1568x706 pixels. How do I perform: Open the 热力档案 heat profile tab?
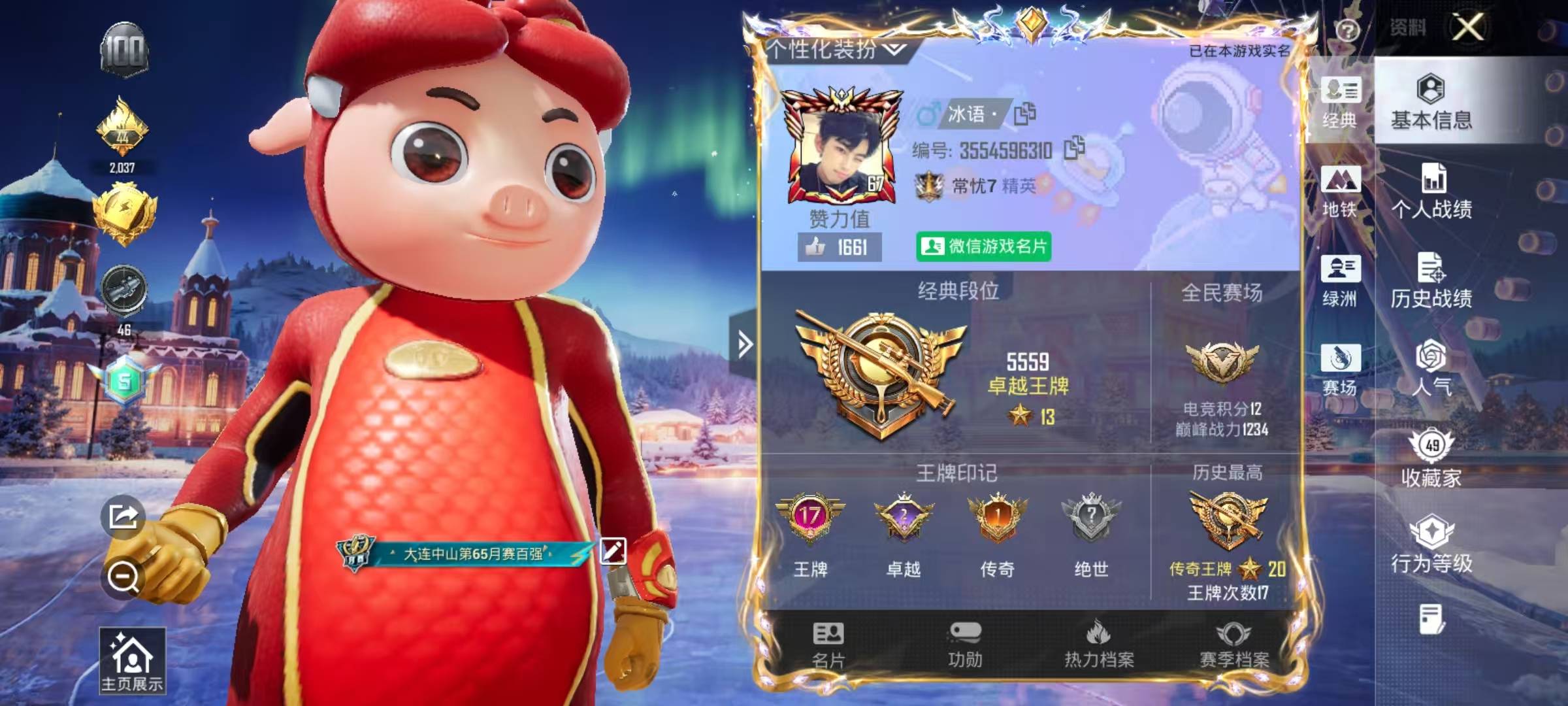[1099, 645]
